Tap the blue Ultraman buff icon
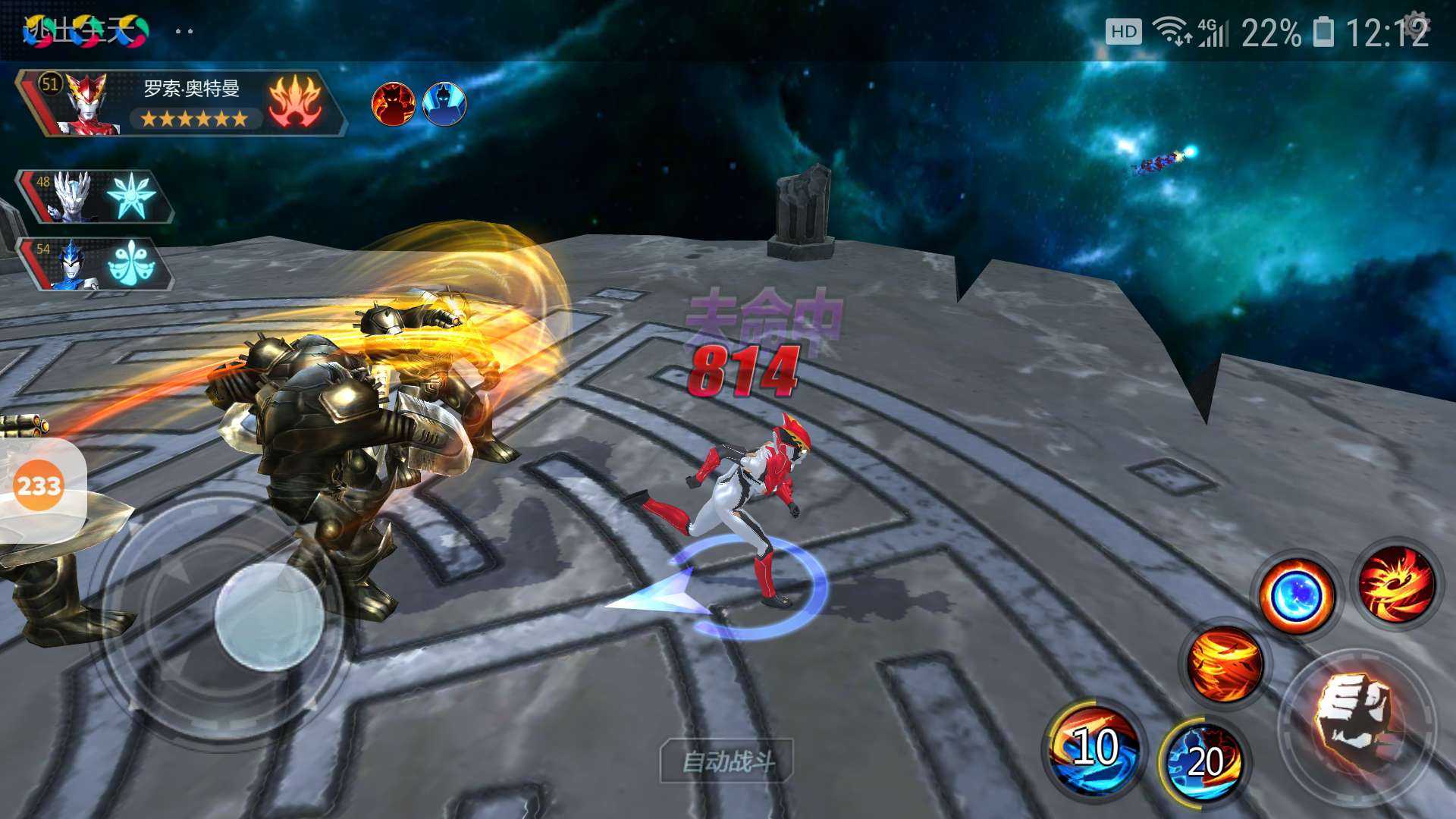1456x819 pixels. point(444,104)
